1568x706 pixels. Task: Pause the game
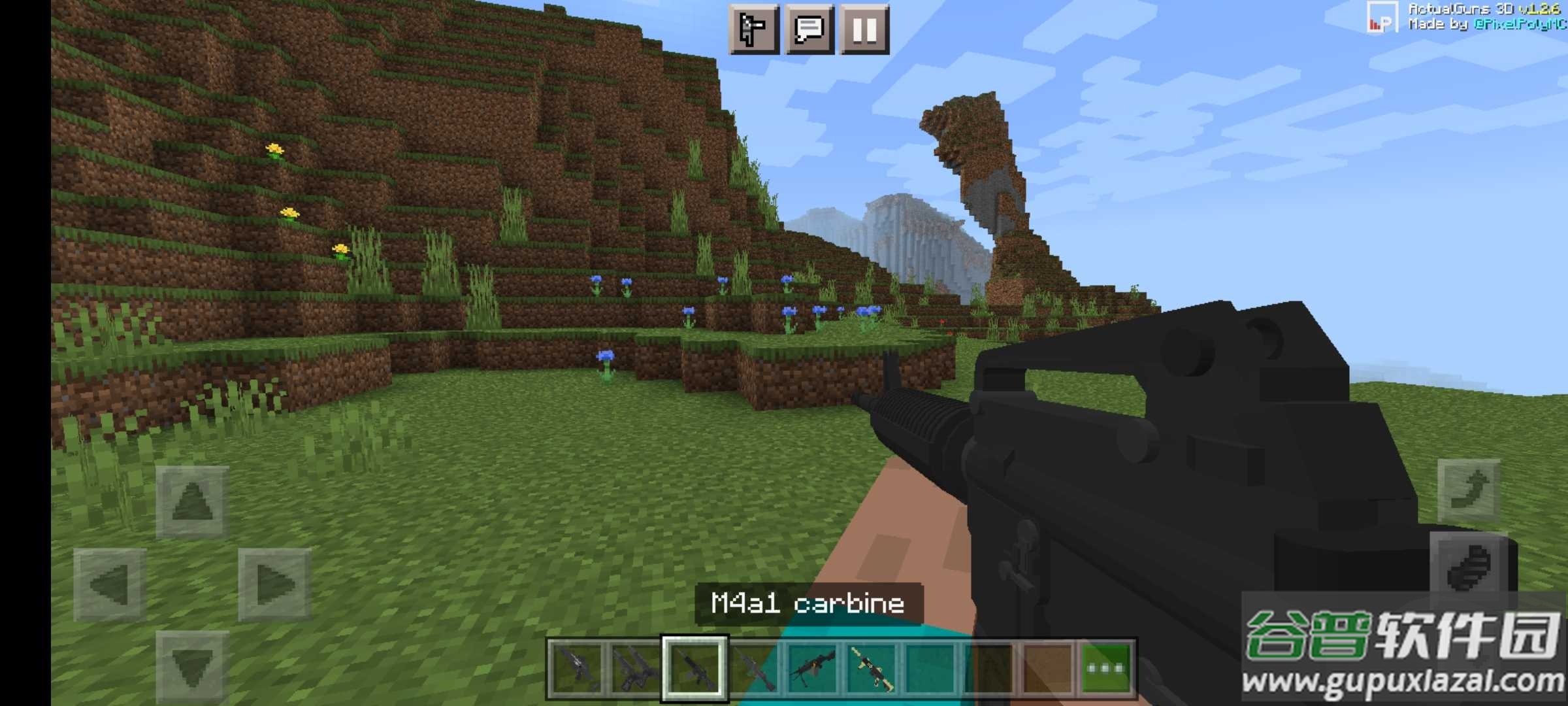click(864, 29)
